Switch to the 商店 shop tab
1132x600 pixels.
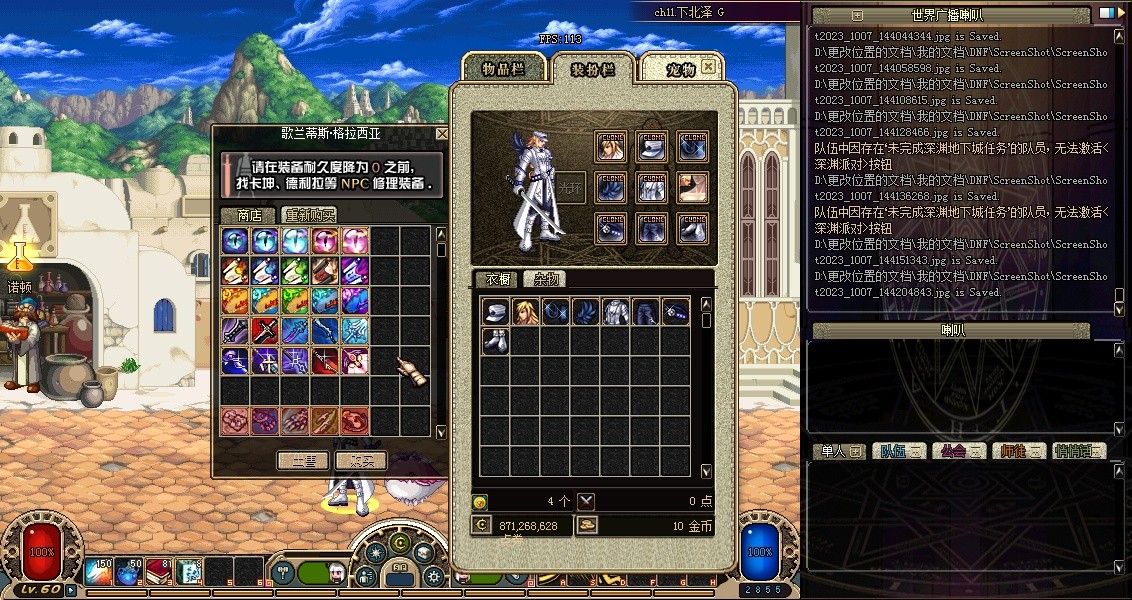249,215
